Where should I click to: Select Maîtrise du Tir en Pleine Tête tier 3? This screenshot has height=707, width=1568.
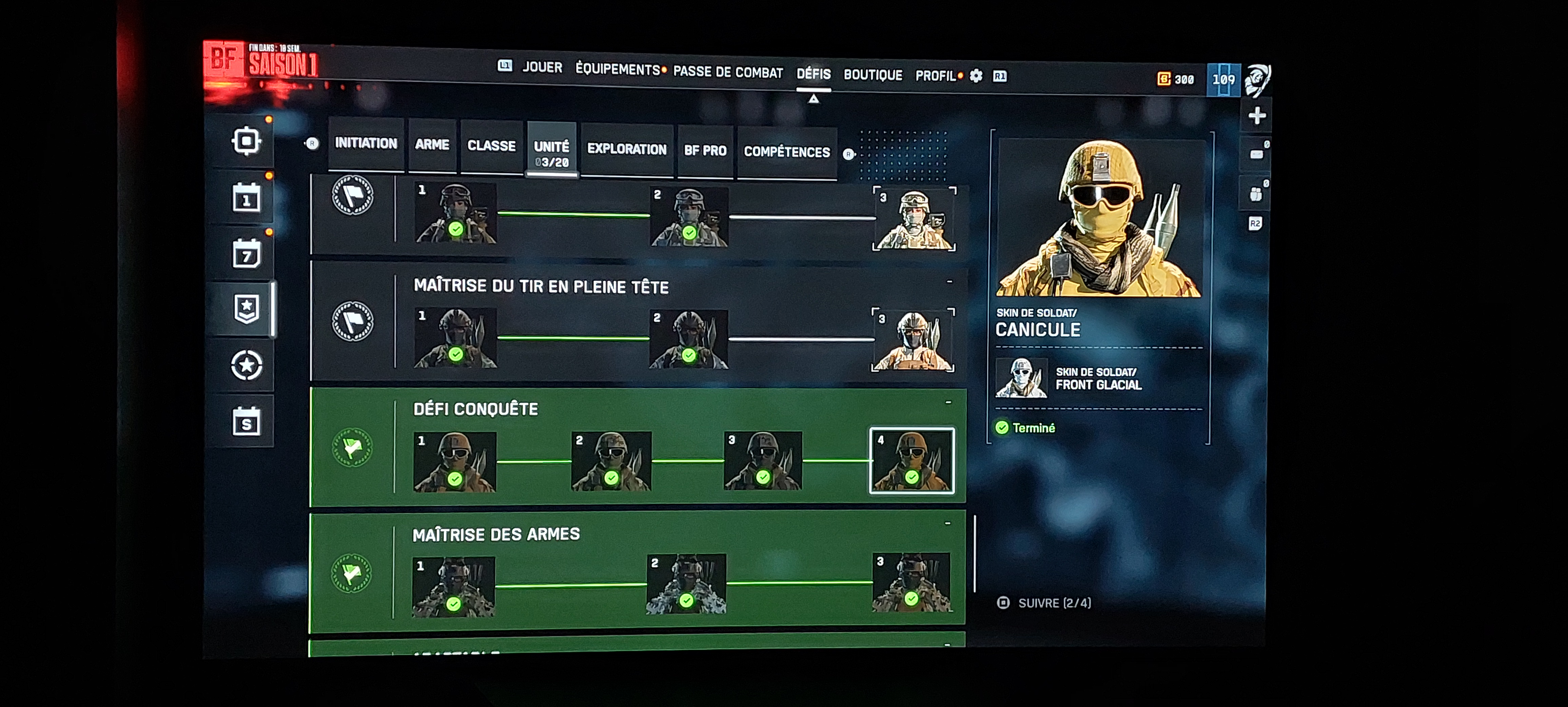pyautogui.click(x=913, y=340)
